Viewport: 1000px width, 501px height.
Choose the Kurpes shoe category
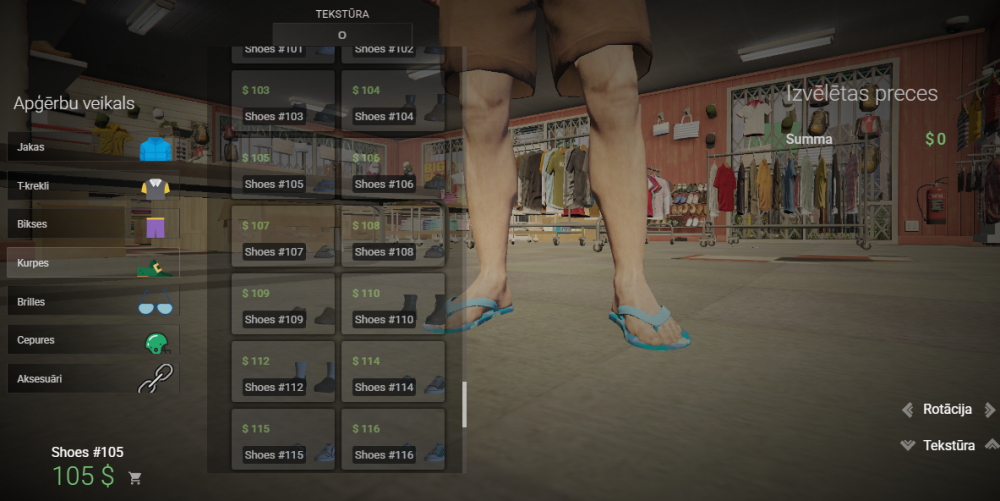93,263
